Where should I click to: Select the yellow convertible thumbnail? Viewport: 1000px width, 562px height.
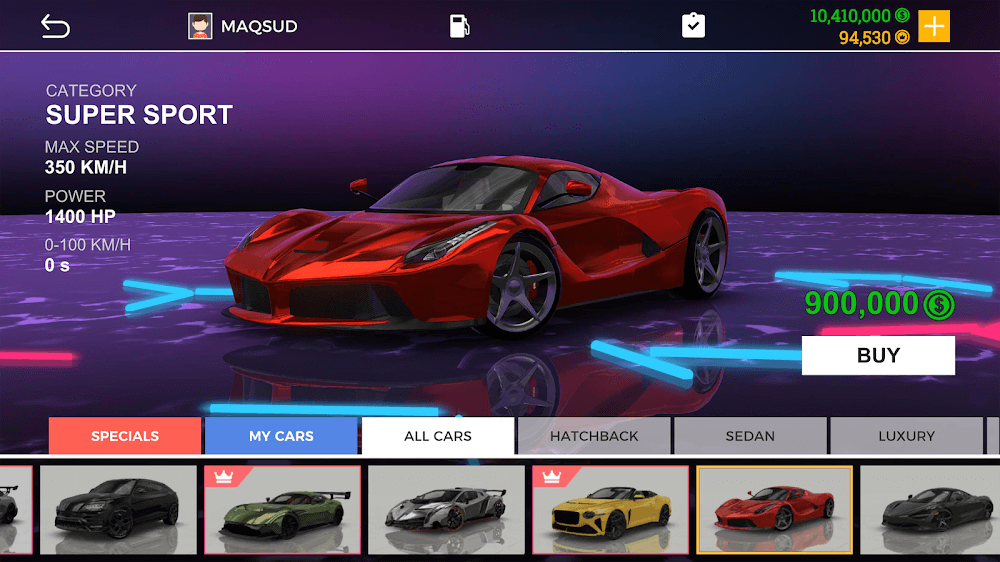coord(610,510)
